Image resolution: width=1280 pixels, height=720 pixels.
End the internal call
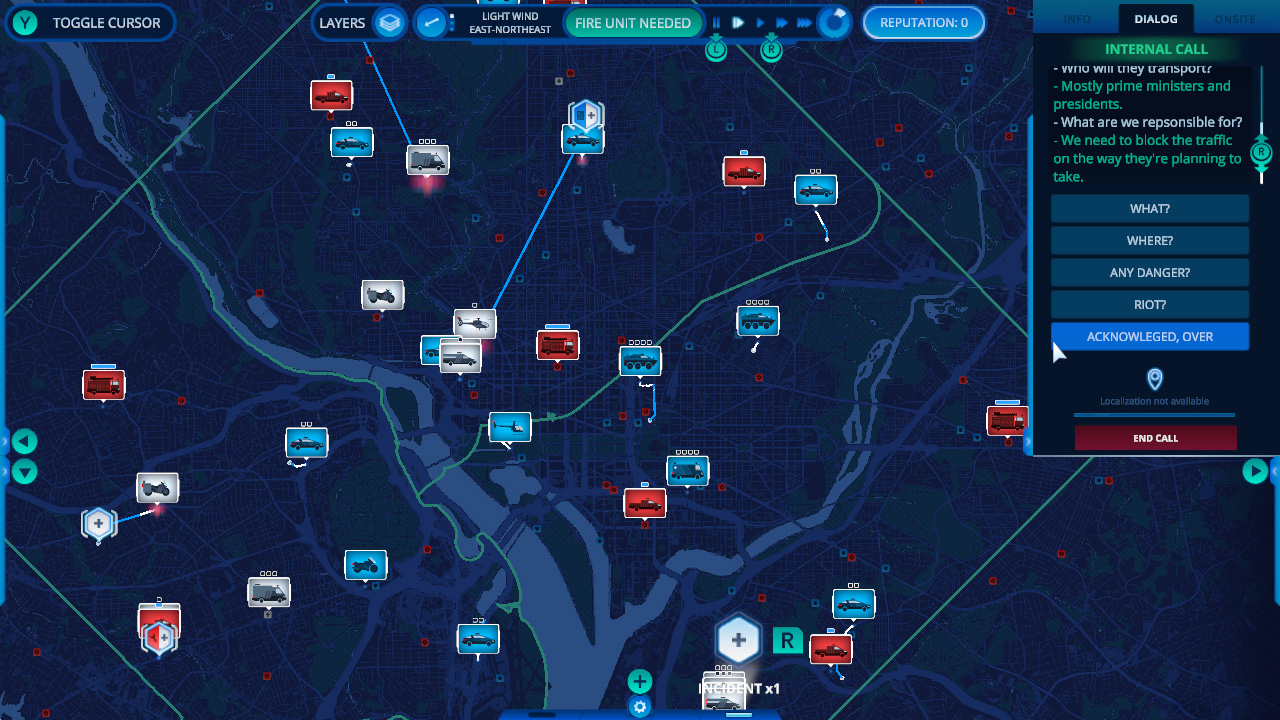point(1155,437)
